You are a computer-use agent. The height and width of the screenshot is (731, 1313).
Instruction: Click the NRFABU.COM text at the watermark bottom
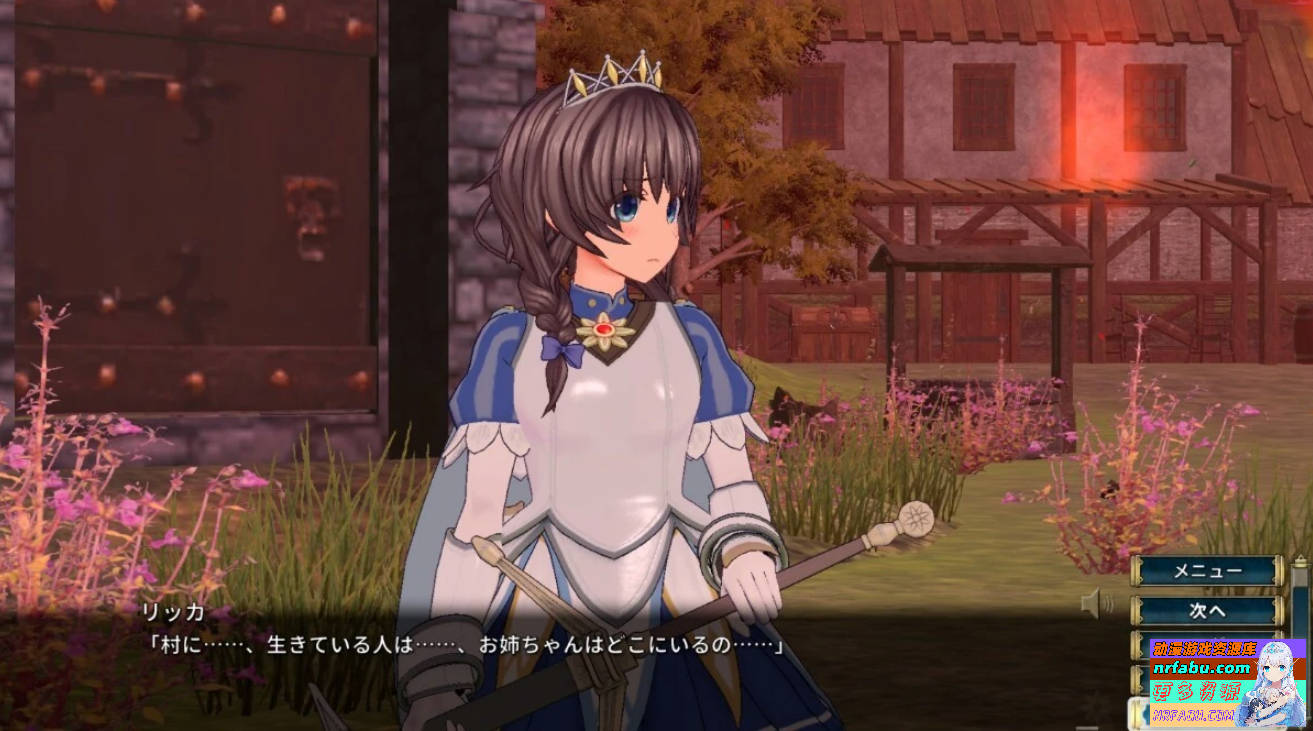1194,715
